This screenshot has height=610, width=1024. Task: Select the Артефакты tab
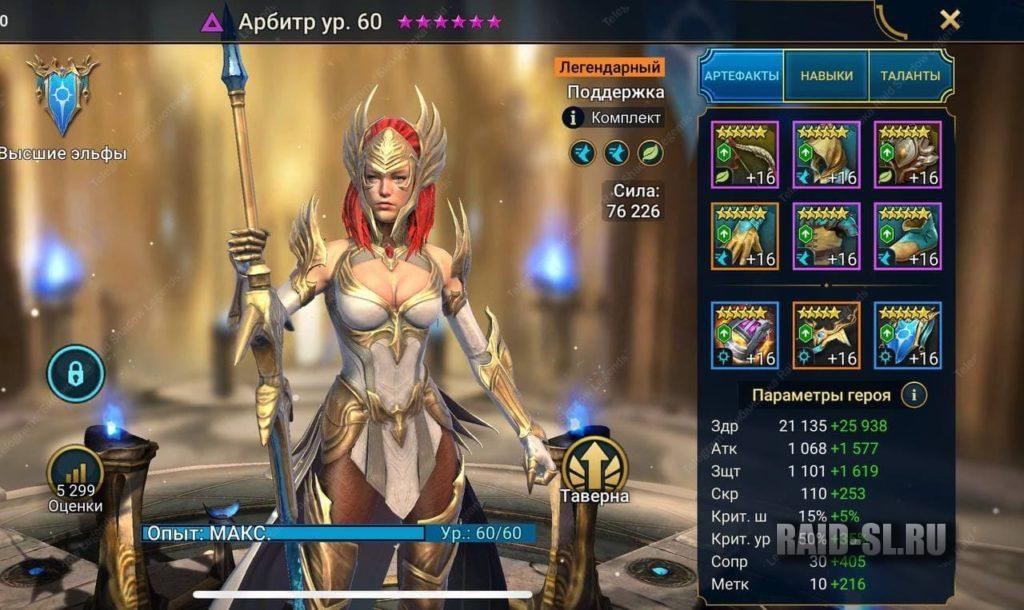point(741,76)
